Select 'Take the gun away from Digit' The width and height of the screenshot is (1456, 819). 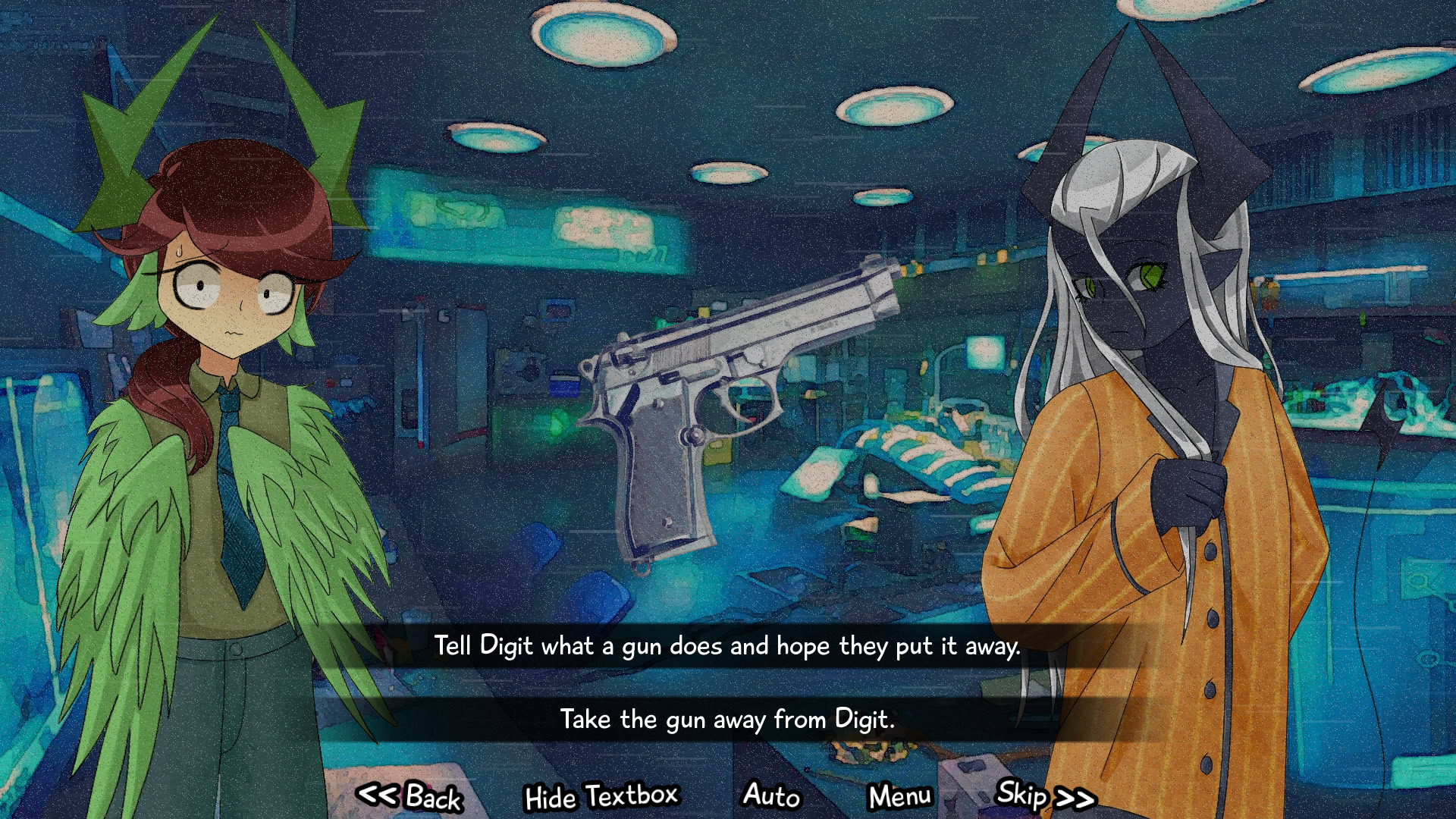click(727, 719)
